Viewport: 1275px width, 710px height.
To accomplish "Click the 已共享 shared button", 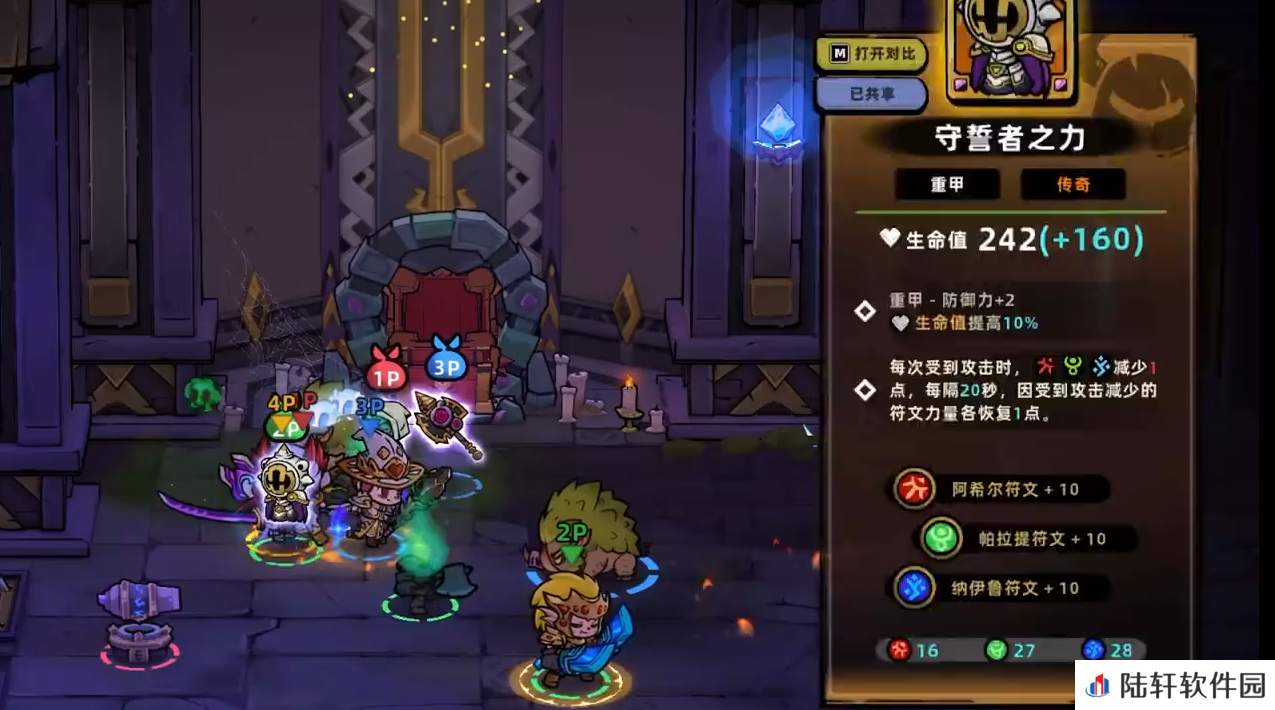I will coord(871,93).
